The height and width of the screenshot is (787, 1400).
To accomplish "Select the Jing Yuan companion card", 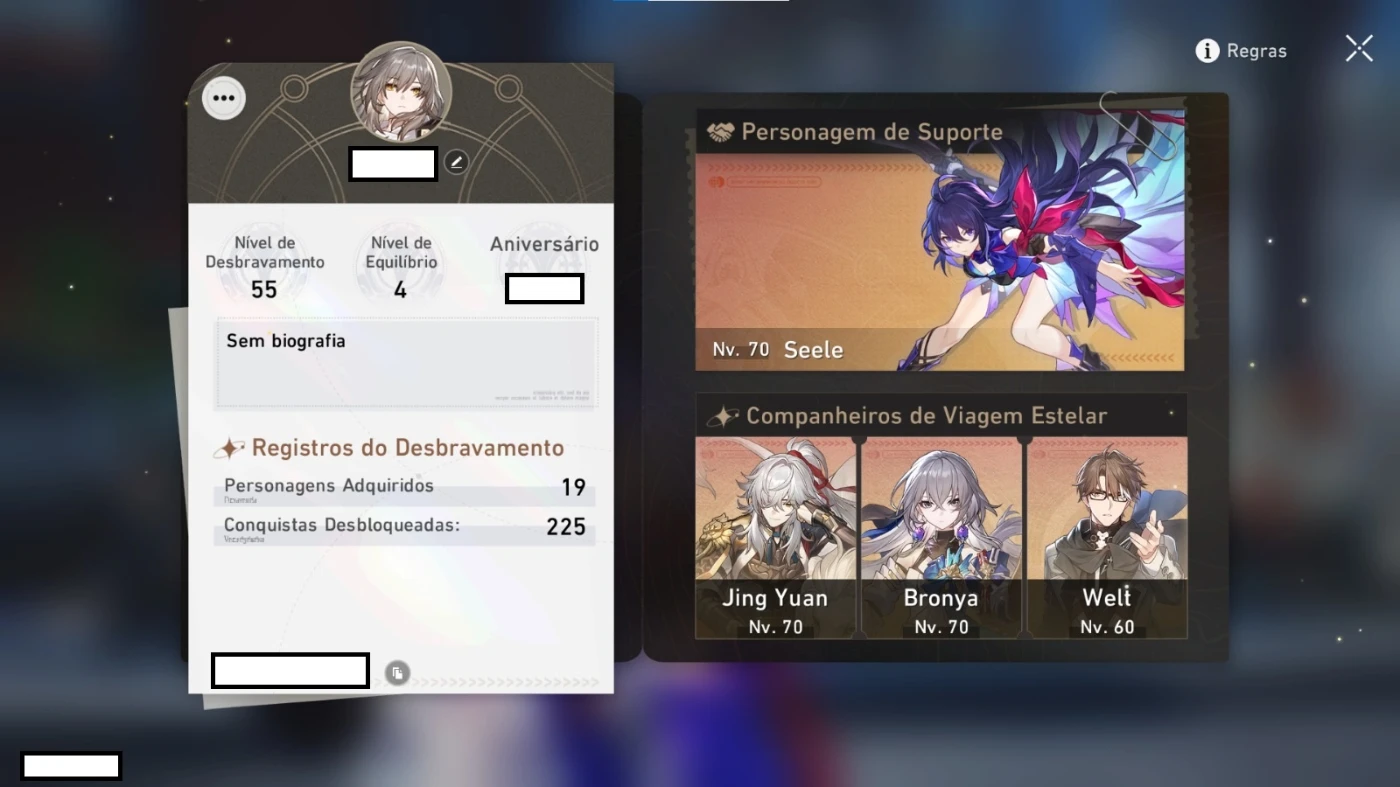I will [x=775, y=537].
